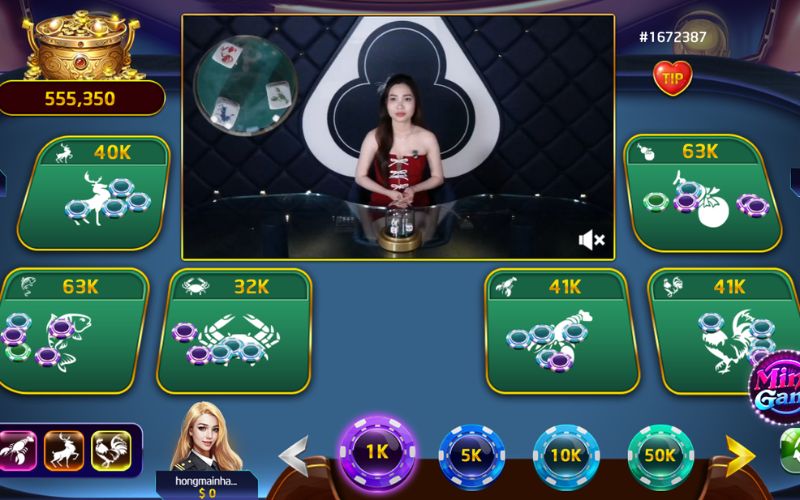This screenshot has height=500, width=800.
Task: Toggle the muted speaker on the live stream
Action: pyautogui.click(x=591, y=240)
